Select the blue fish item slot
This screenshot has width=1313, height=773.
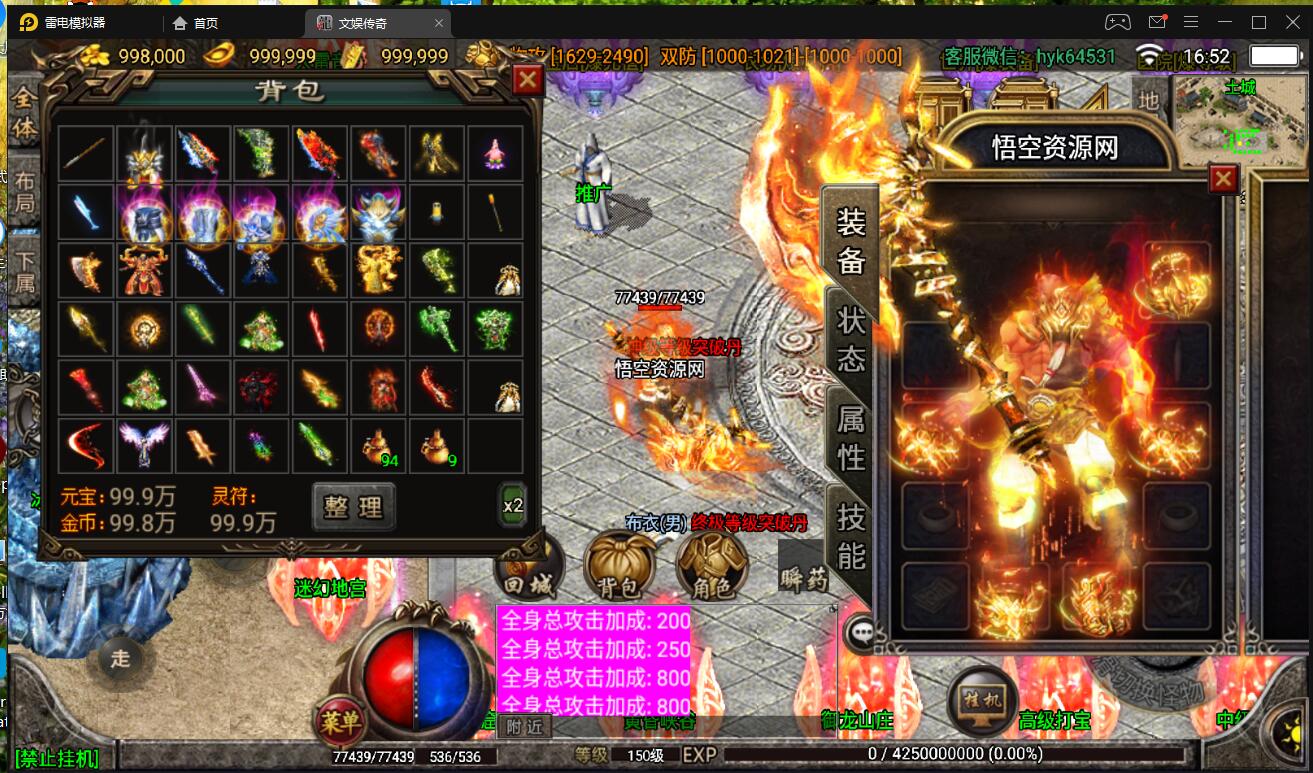[86, 212]
